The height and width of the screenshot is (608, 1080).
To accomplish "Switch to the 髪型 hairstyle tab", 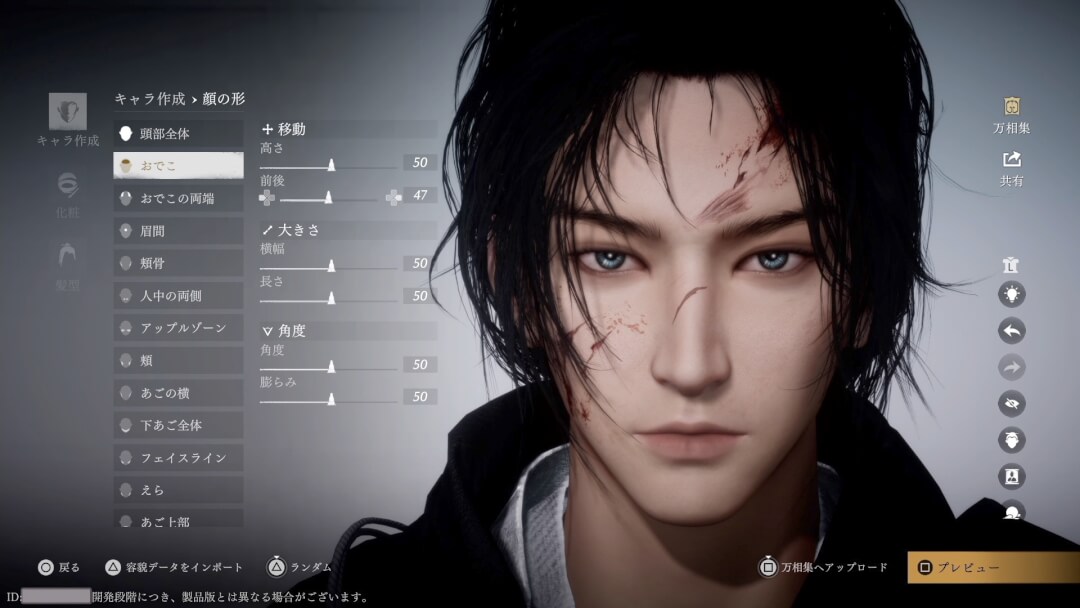I will pos(67,265).
